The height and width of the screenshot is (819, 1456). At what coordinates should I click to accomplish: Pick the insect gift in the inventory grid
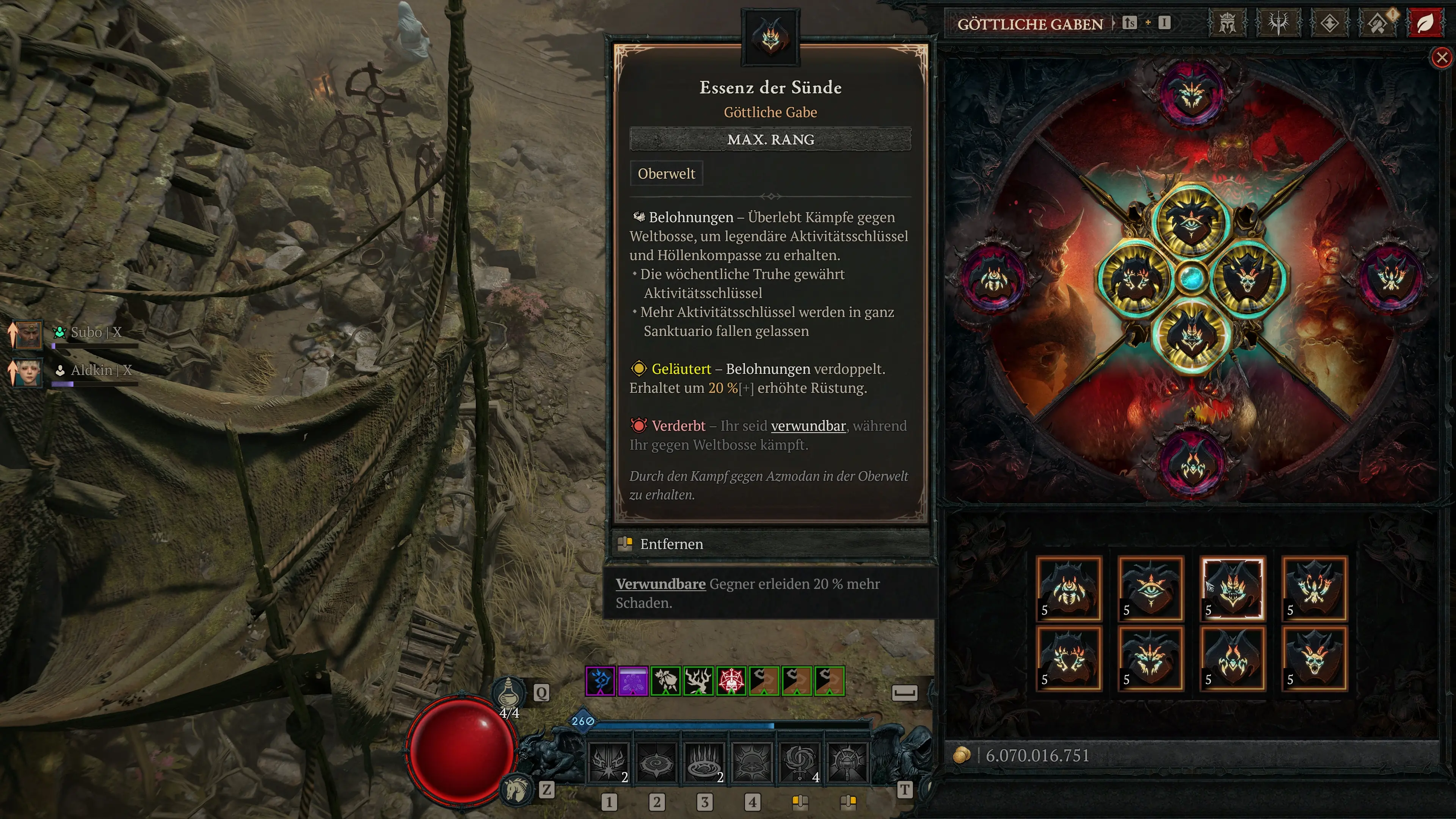point(1068,588)
